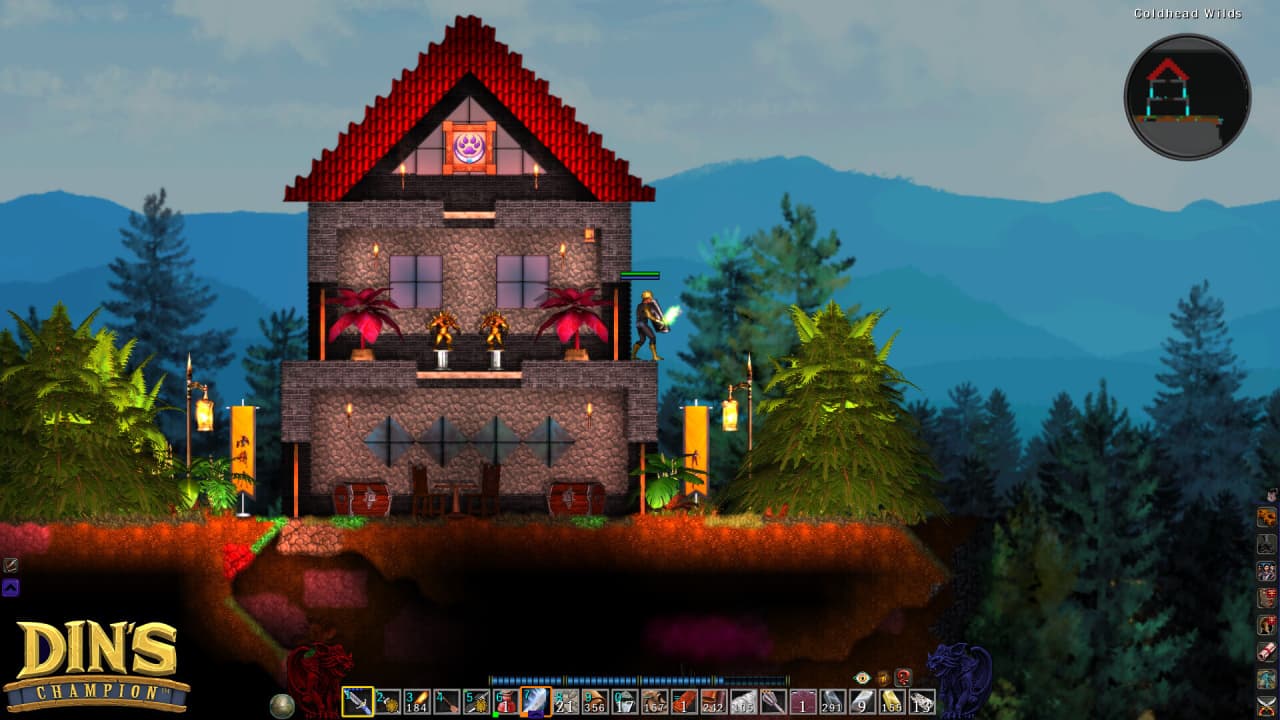Select the hotbar item with count 356
The height and width of the screenshot is (720, 1280).
[595, 702]
